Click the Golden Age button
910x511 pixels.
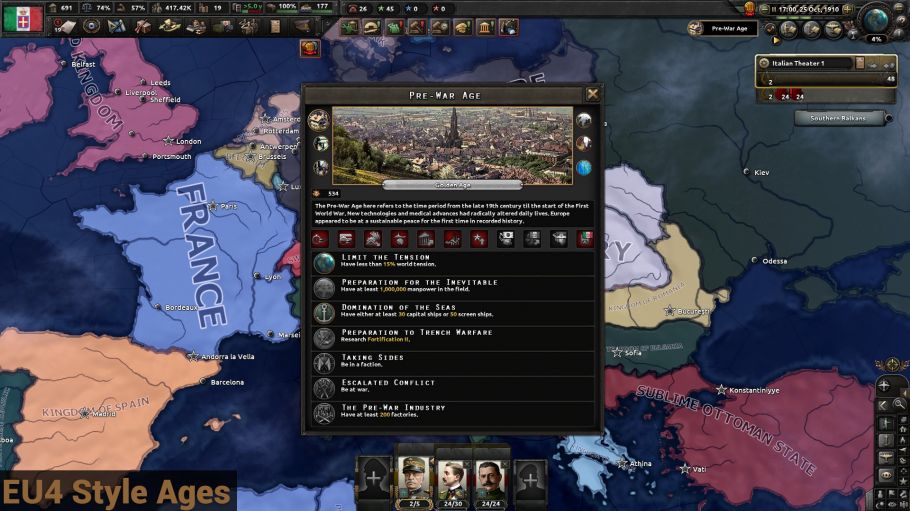pos(452,185)
